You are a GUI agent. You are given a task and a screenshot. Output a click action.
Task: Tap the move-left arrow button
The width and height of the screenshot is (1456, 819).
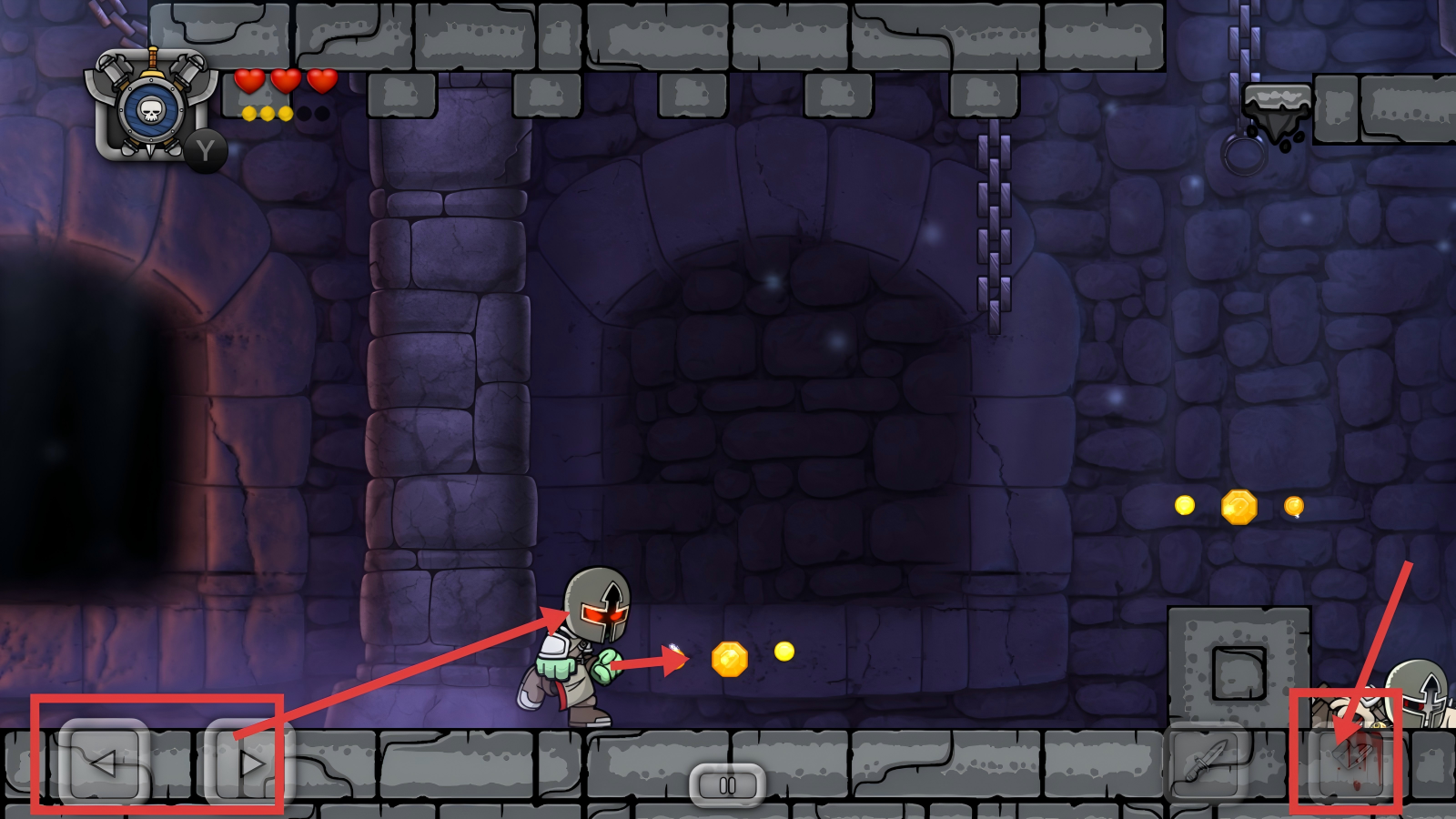tap(105, 763)
